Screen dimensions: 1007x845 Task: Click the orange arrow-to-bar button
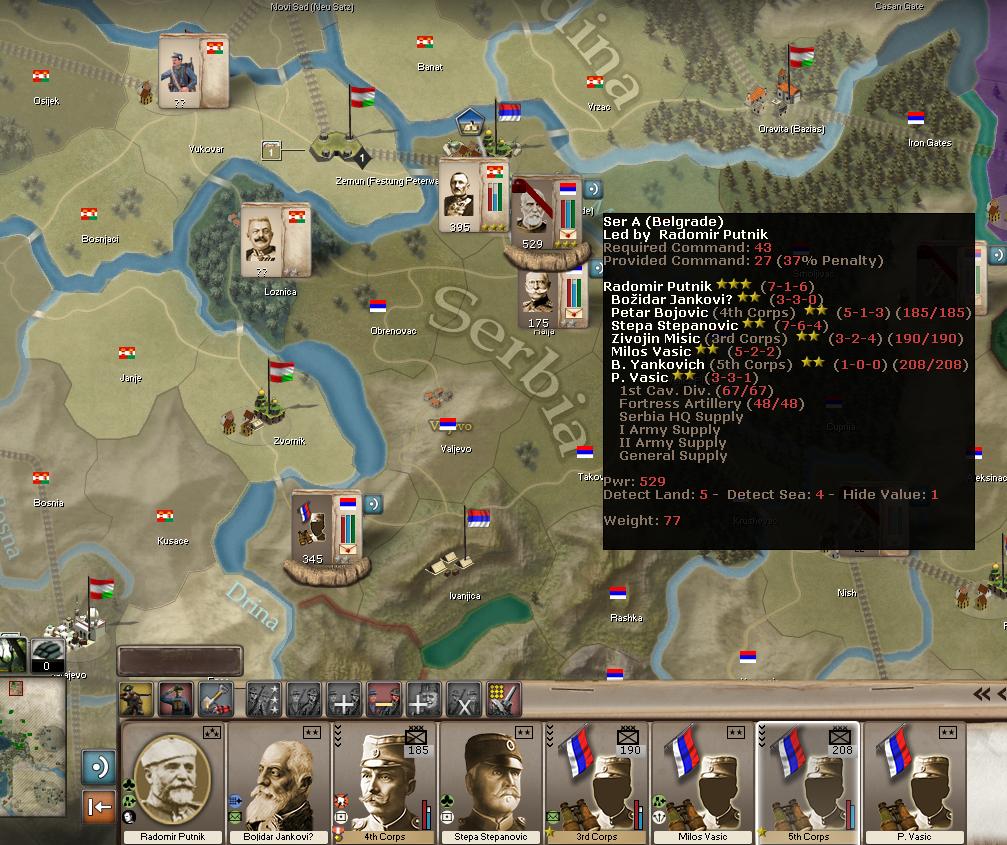99,806
